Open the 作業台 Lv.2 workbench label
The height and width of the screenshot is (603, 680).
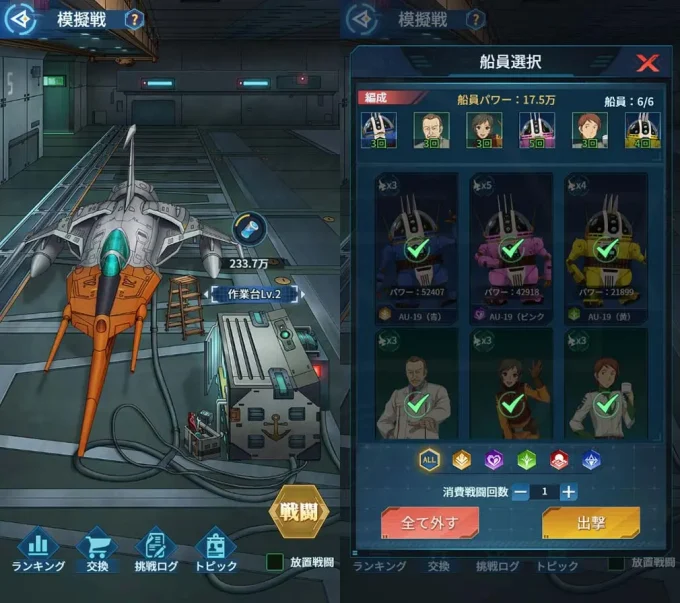tap(244, 294)
